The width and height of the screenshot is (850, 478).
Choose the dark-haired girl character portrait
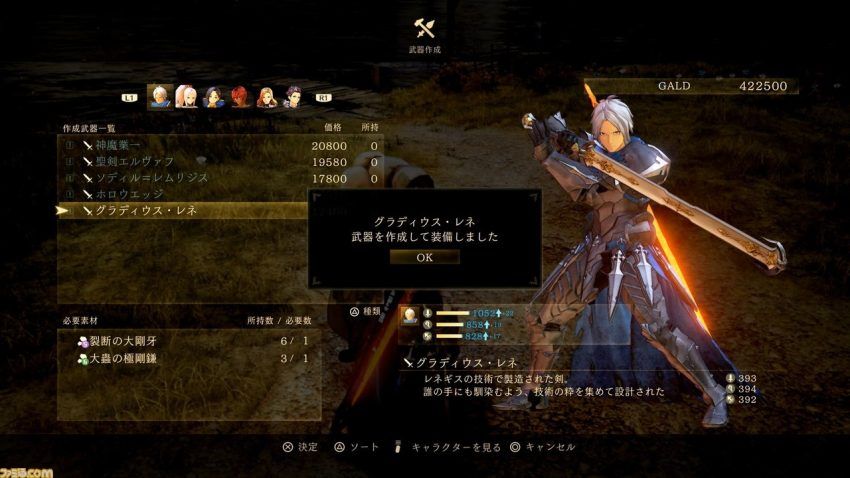tap(213, 96)
